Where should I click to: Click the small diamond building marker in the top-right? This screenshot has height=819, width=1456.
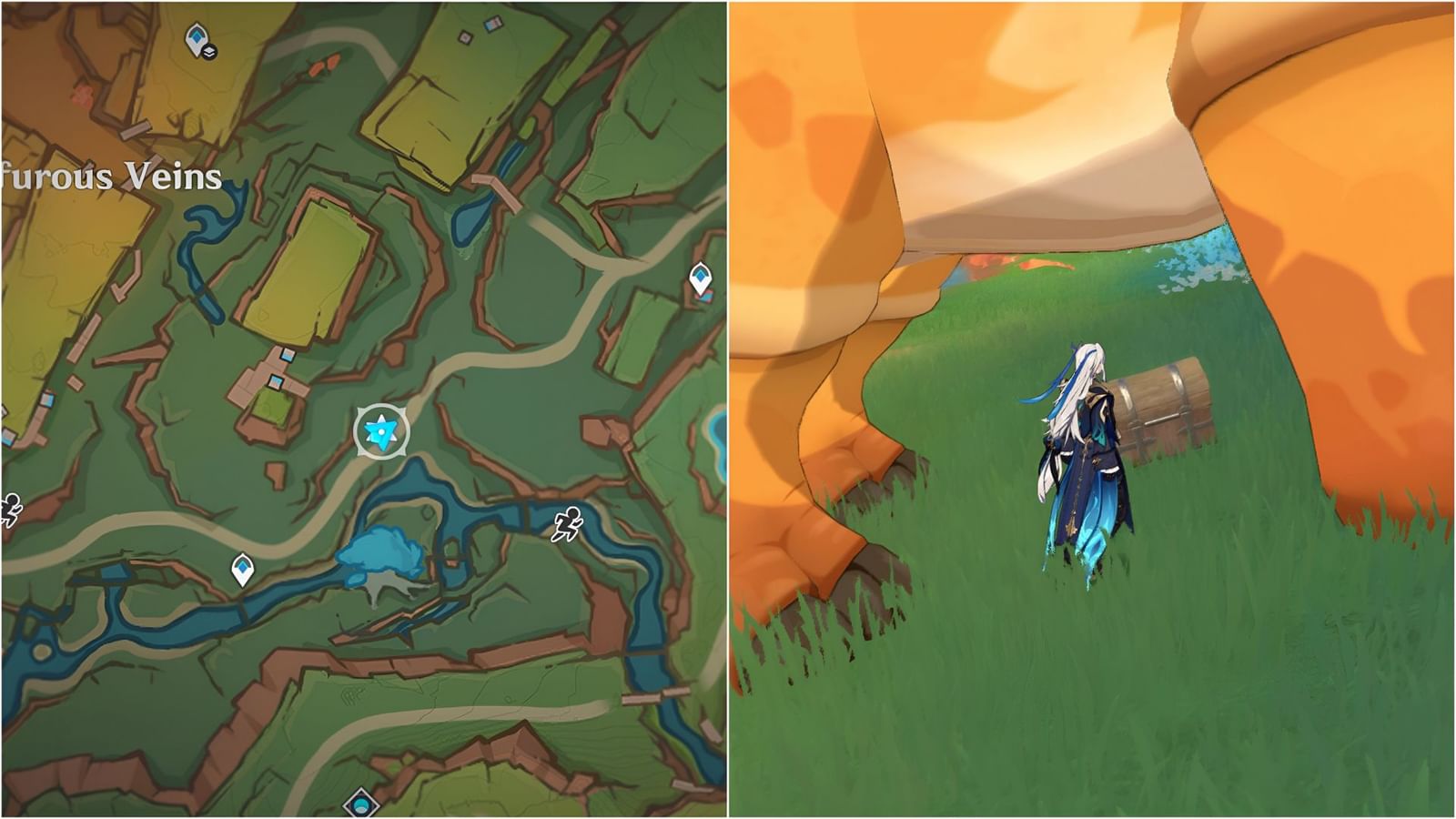pyautogui.click(x=466, y=35)
